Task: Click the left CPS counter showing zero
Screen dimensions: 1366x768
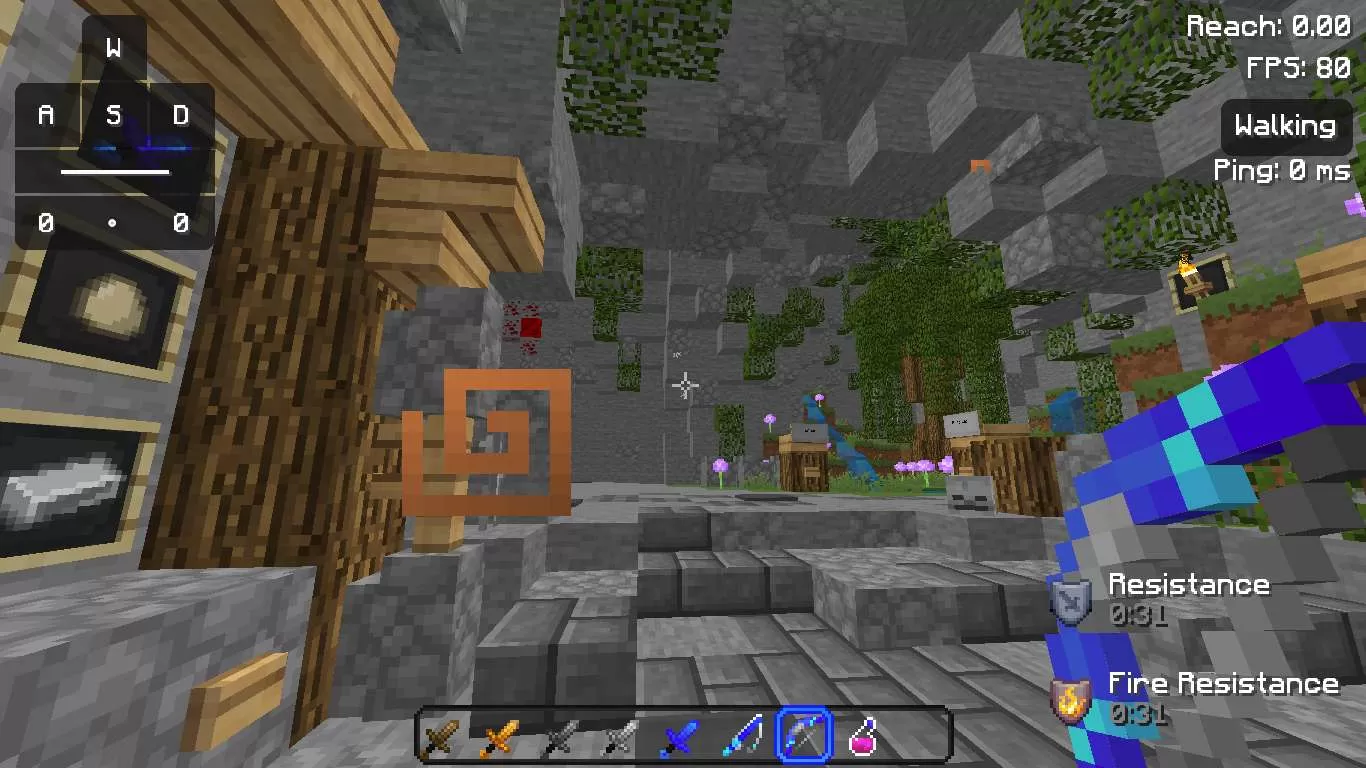Action: click(45, 224)
